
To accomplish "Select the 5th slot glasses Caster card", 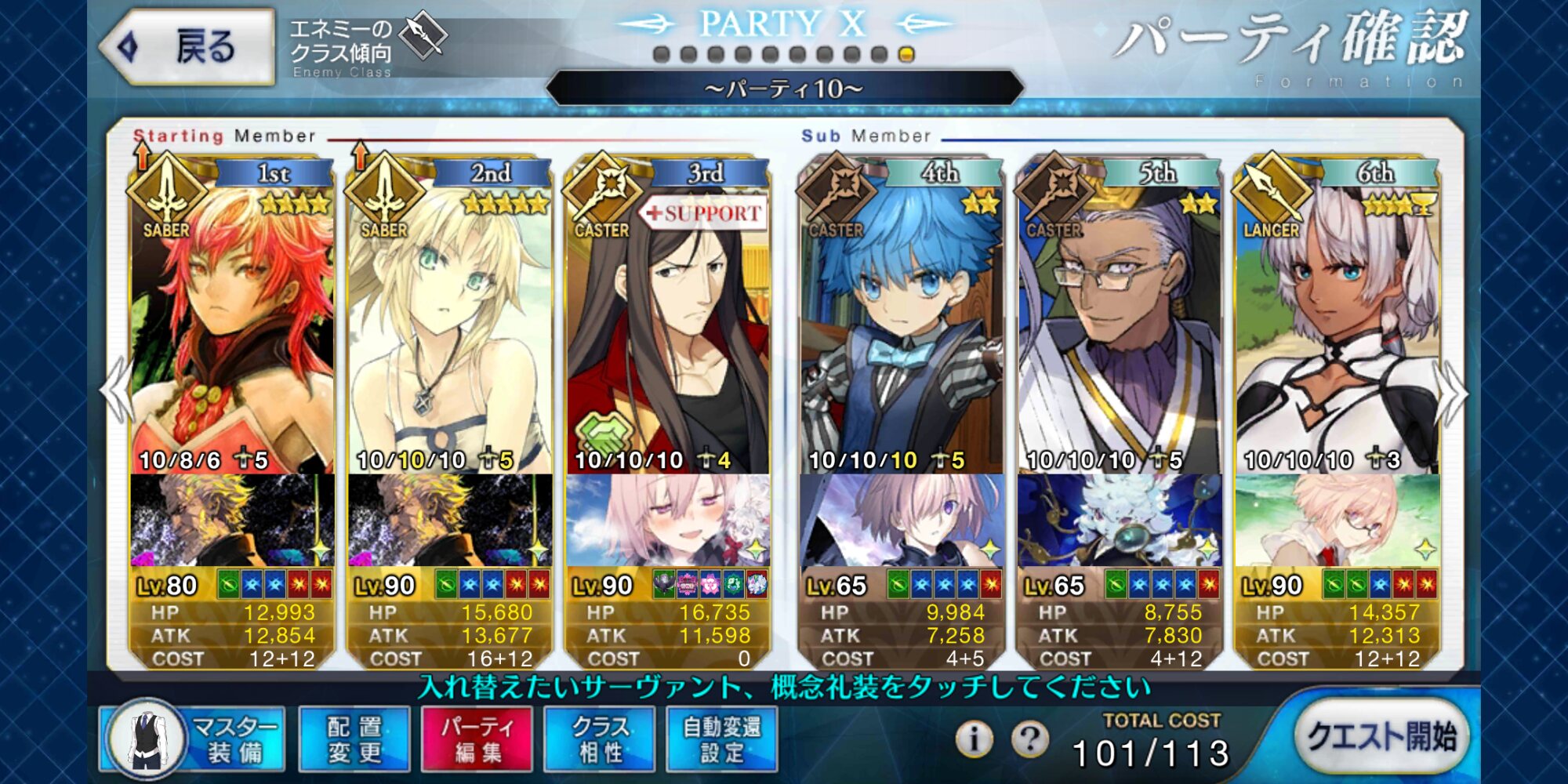I will click(1119, 329).
